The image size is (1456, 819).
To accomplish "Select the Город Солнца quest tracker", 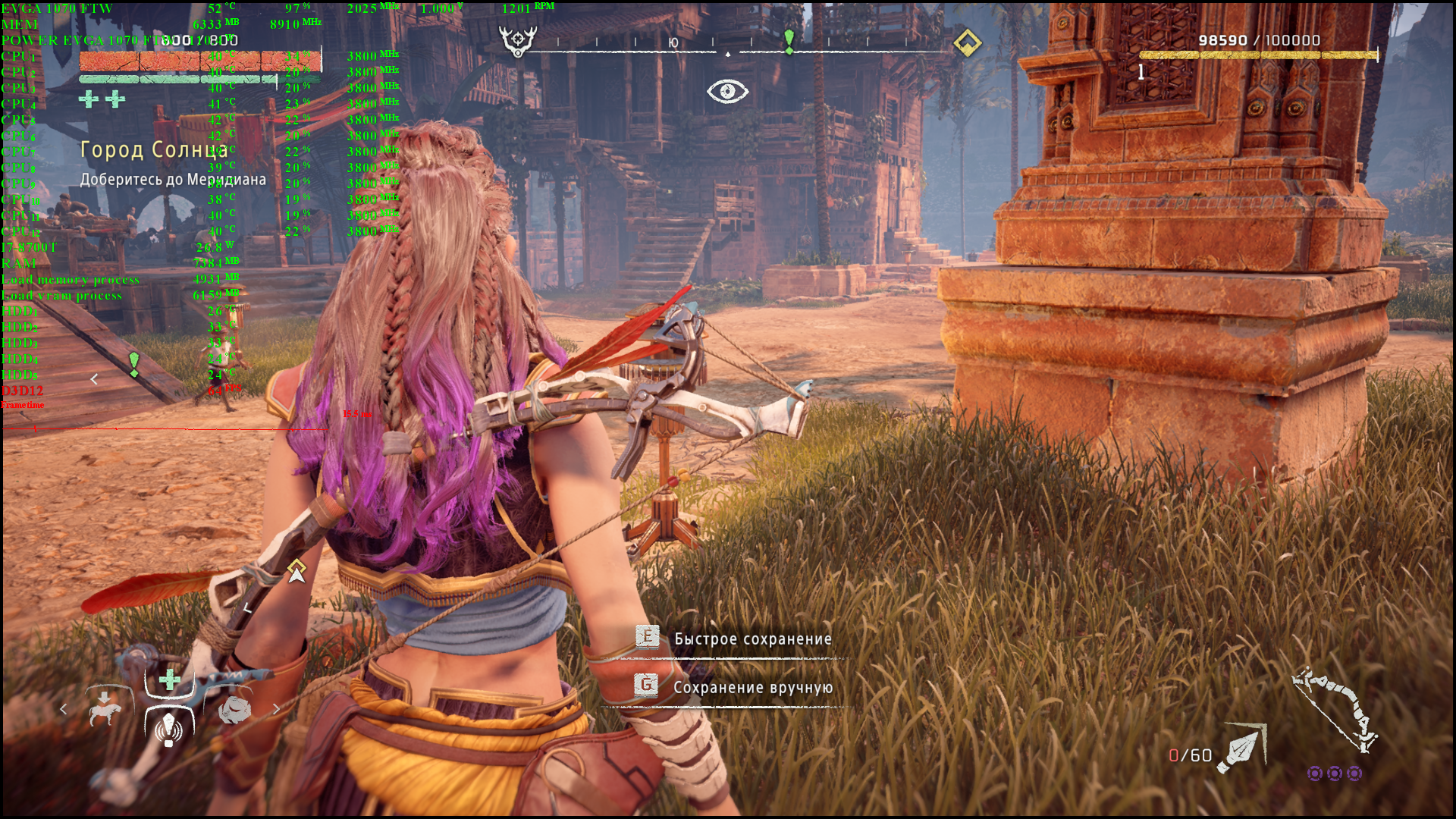I will [154, 150].
